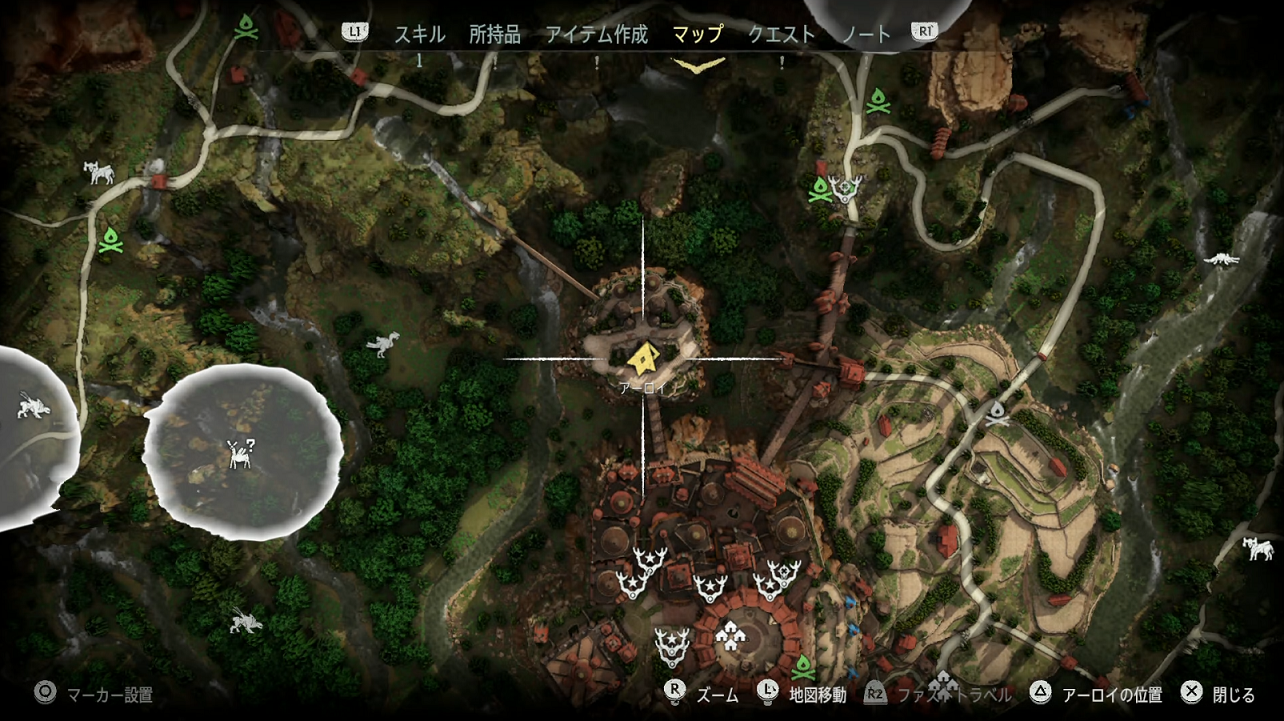Select the insect machine icon on the right side
The height and width of the screenshot is (721, 1284).
coord(1221,257)
